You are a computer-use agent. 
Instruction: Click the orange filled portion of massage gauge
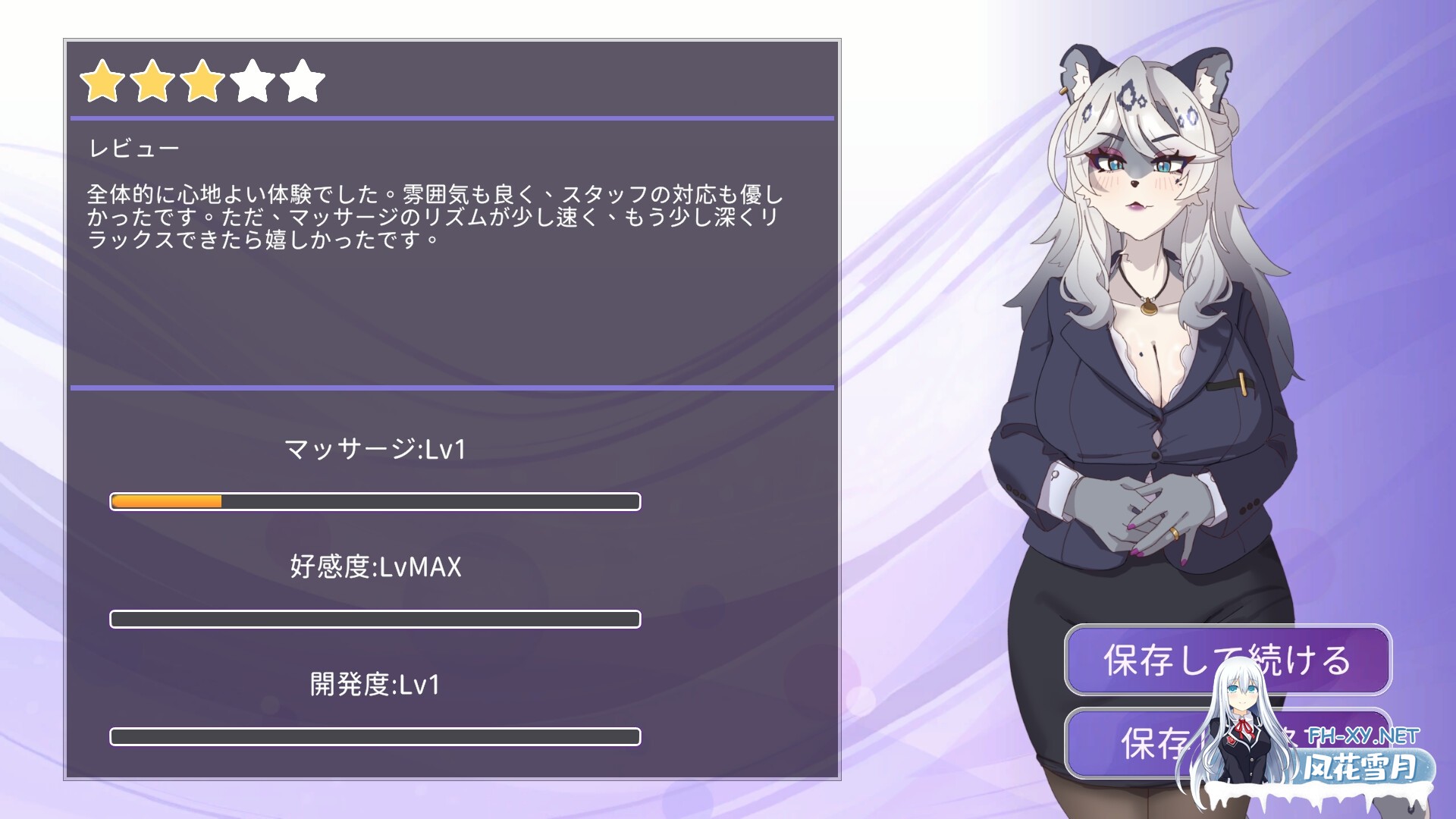[x=167, y=500]
